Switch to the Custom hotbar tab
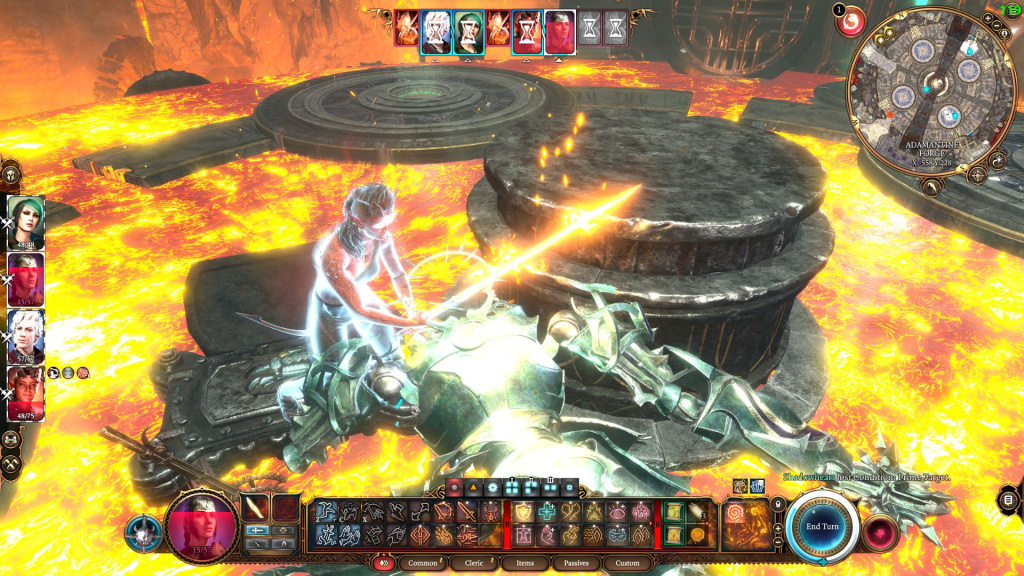Screen dimensions: 1024x576 pos(627,563)
